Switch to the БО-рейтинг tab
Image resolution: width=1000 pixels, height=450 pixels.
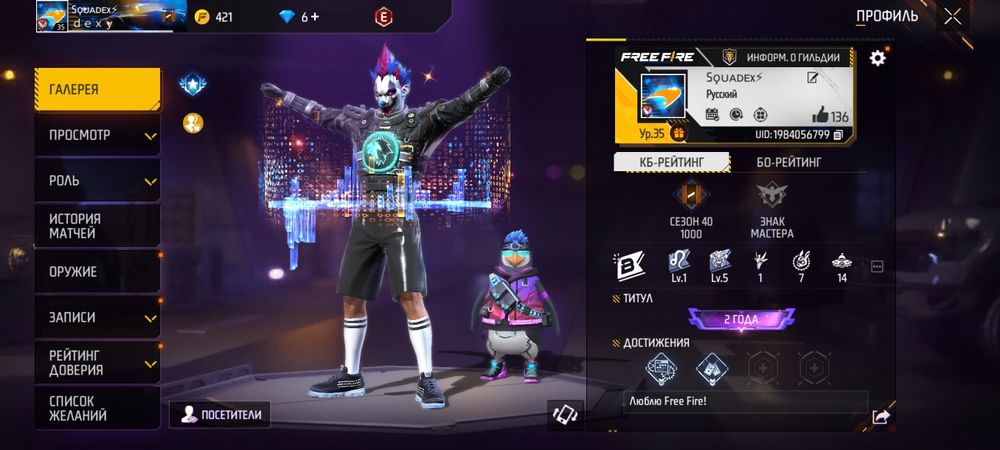(x=775, y=162)
